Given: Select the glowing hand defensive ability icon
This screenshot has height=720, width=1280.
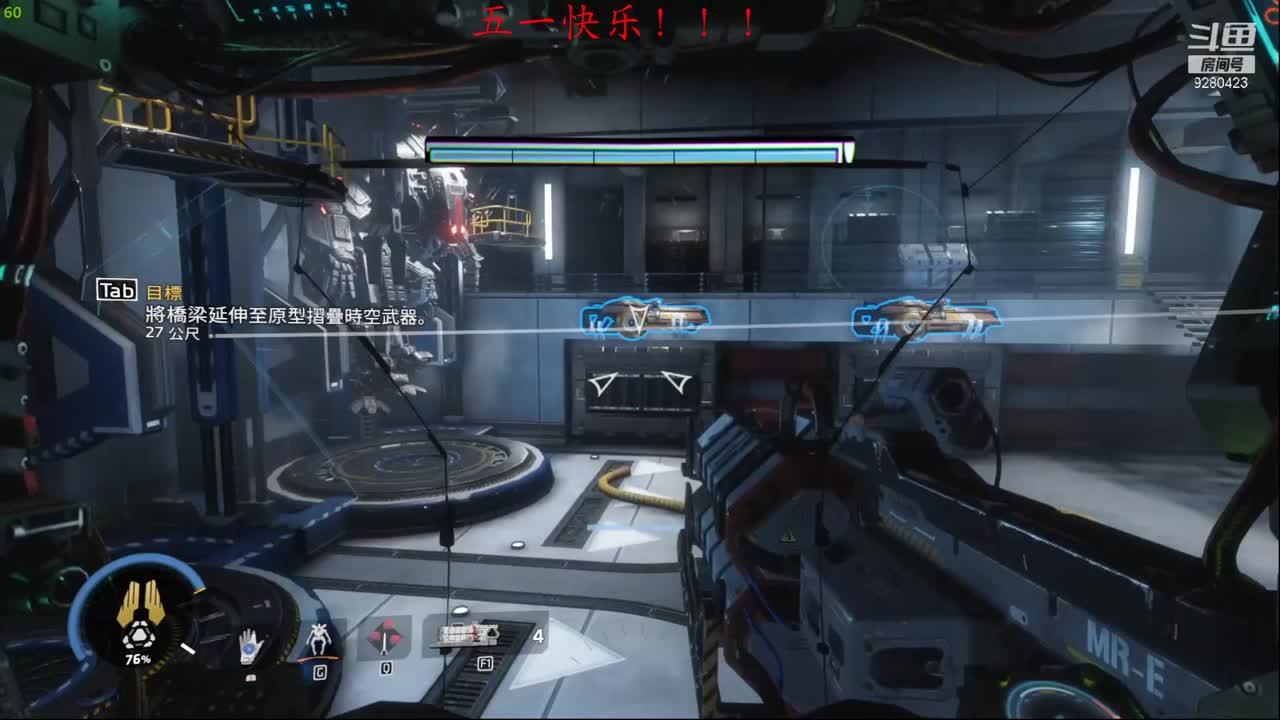Looking at the screenshot, I should [251, 648].
